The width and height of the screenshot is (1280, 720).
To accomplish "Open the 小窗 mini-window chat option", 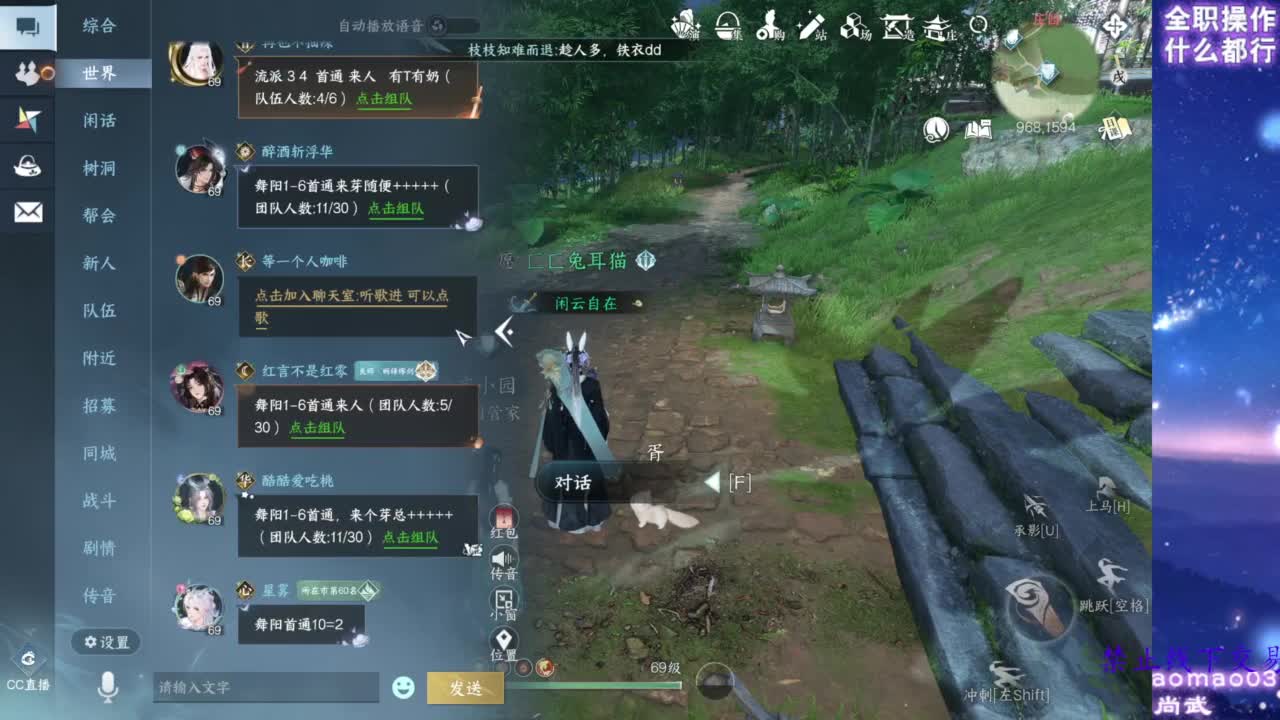I will [502, 598].
